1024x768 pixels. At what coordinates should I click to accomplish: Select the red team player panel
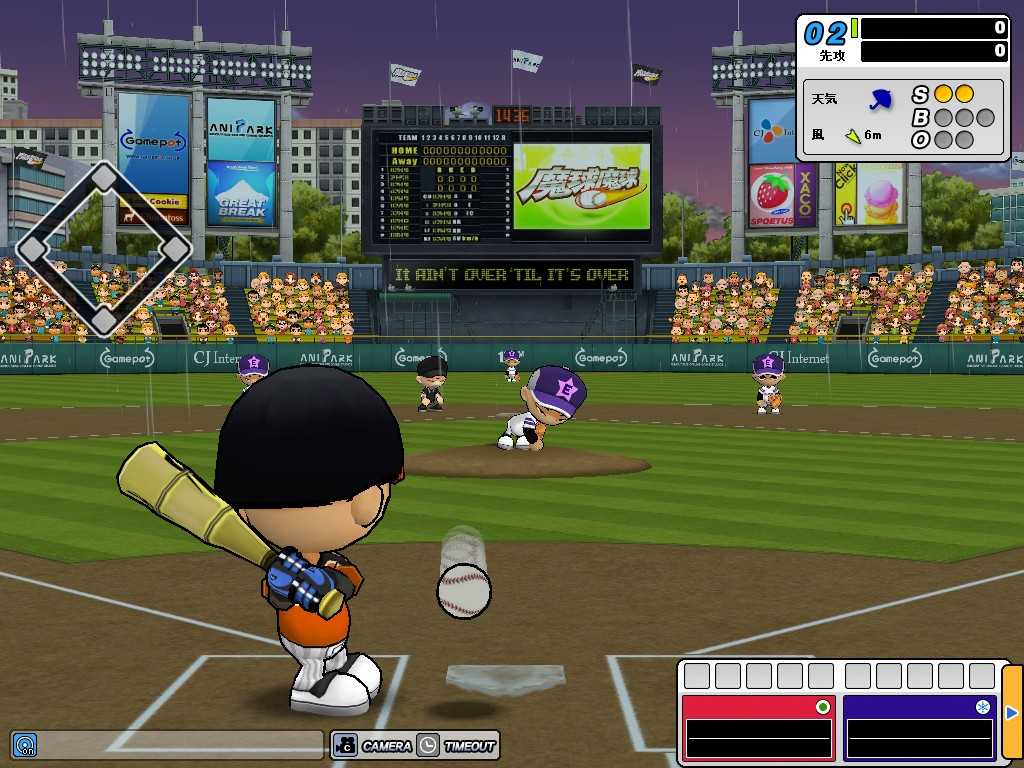(758, 727)
